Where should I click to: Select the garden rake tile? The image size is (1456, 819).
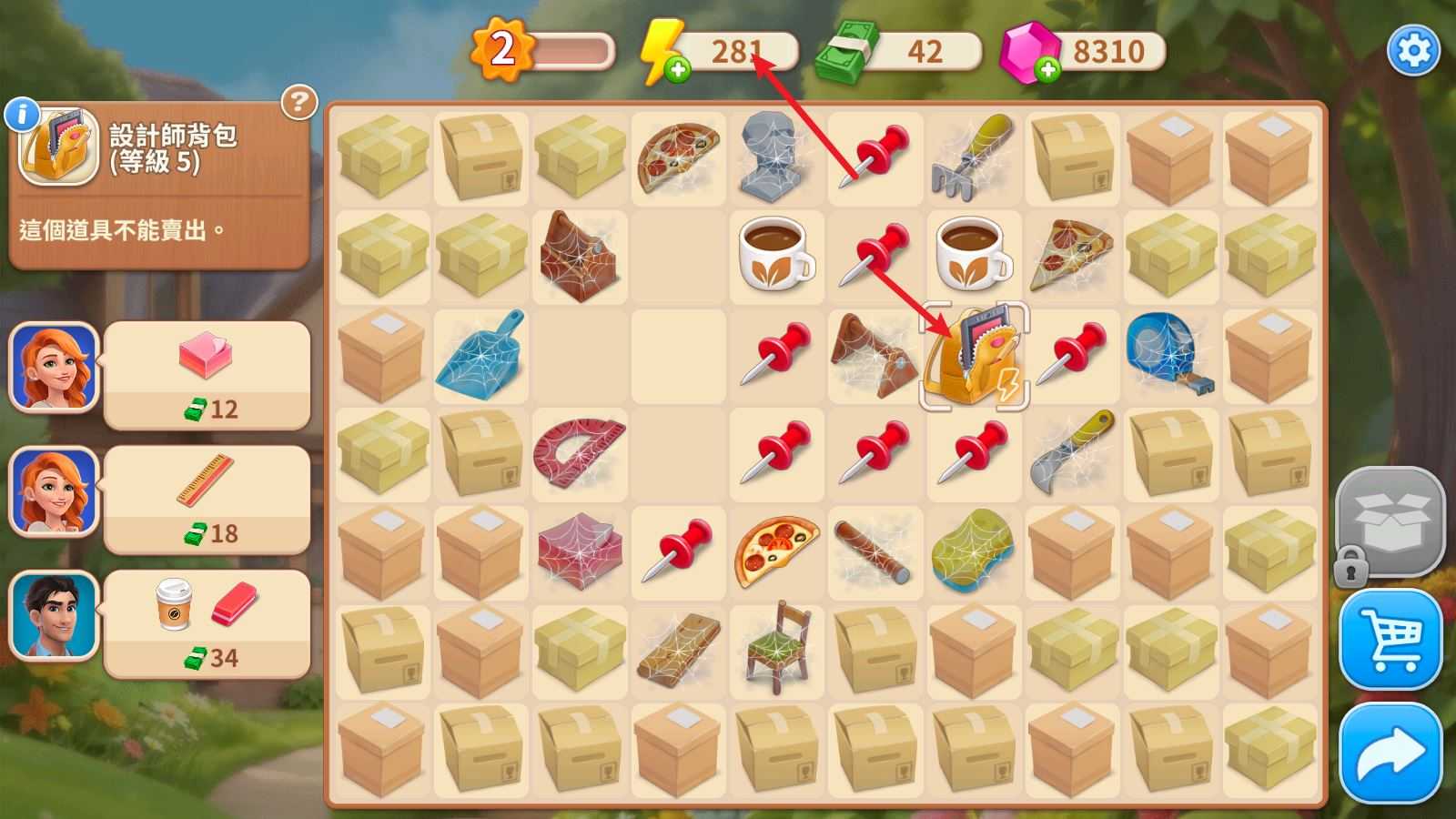click(x=973, y=157)
